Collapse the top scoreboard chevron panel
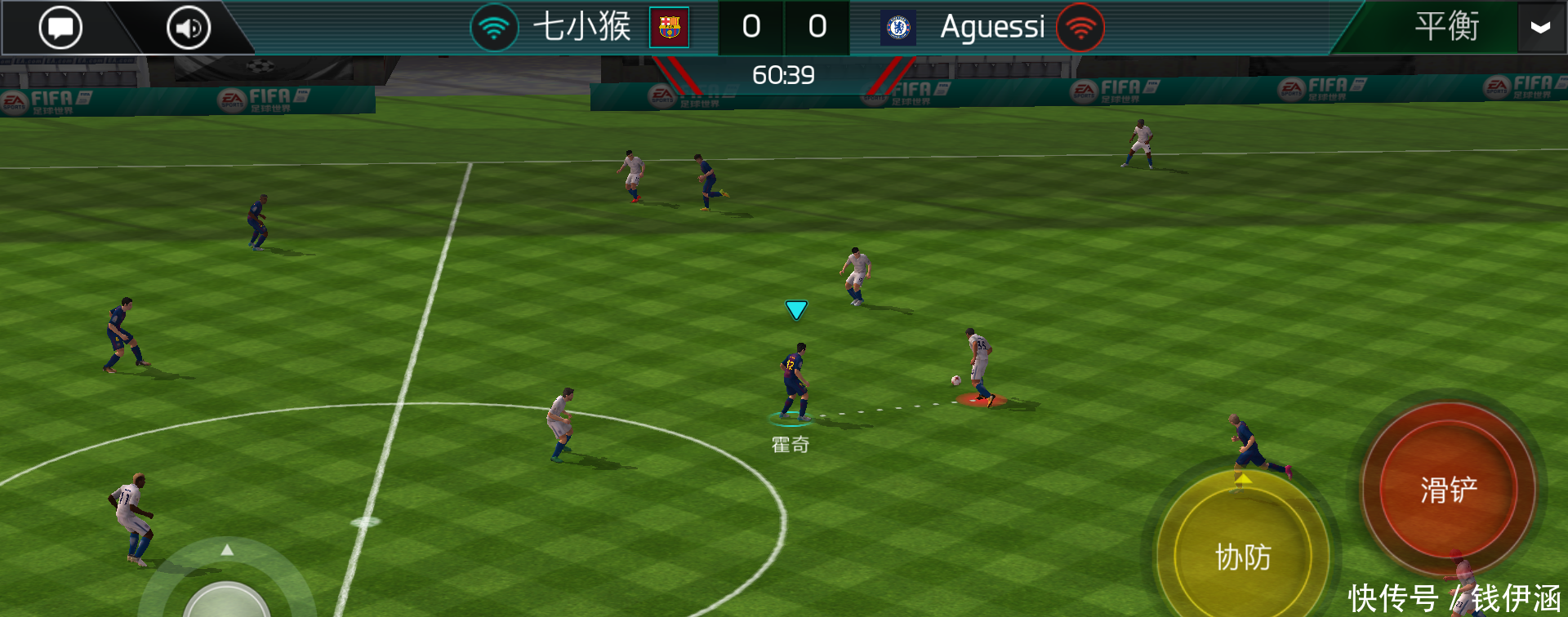This screenshot has width=1568, height=617. coord(1541,29)
